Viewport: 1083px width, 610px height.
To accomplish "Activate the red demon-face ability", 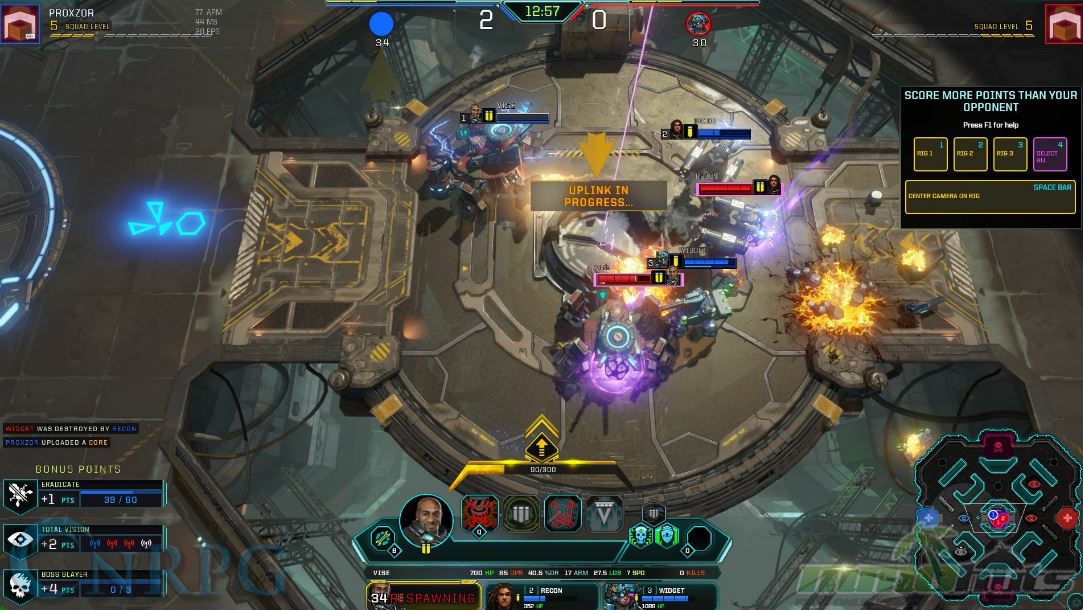I will [x=479, y=513].
